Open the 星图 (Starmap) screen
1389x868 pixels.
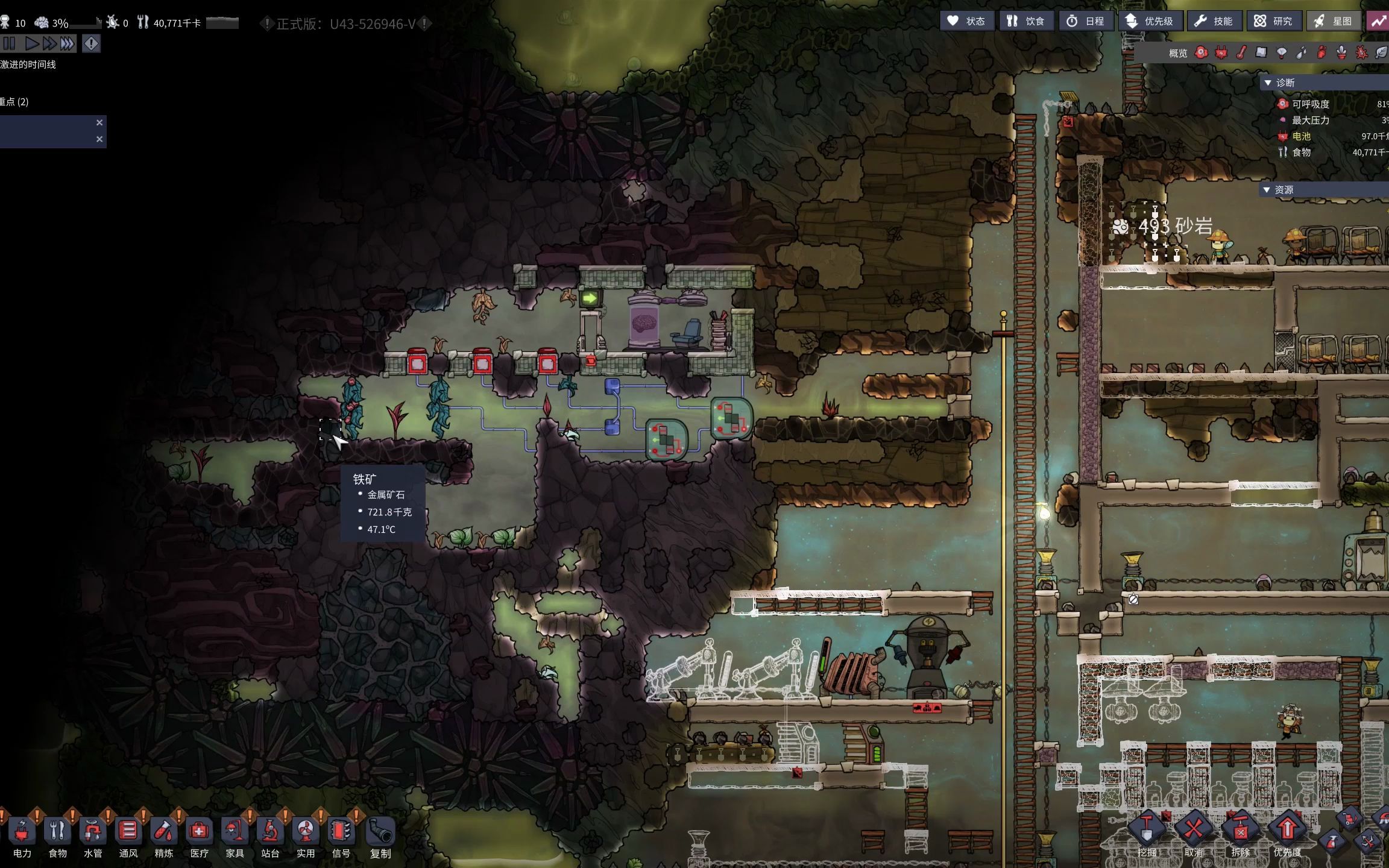[1334, 21]
